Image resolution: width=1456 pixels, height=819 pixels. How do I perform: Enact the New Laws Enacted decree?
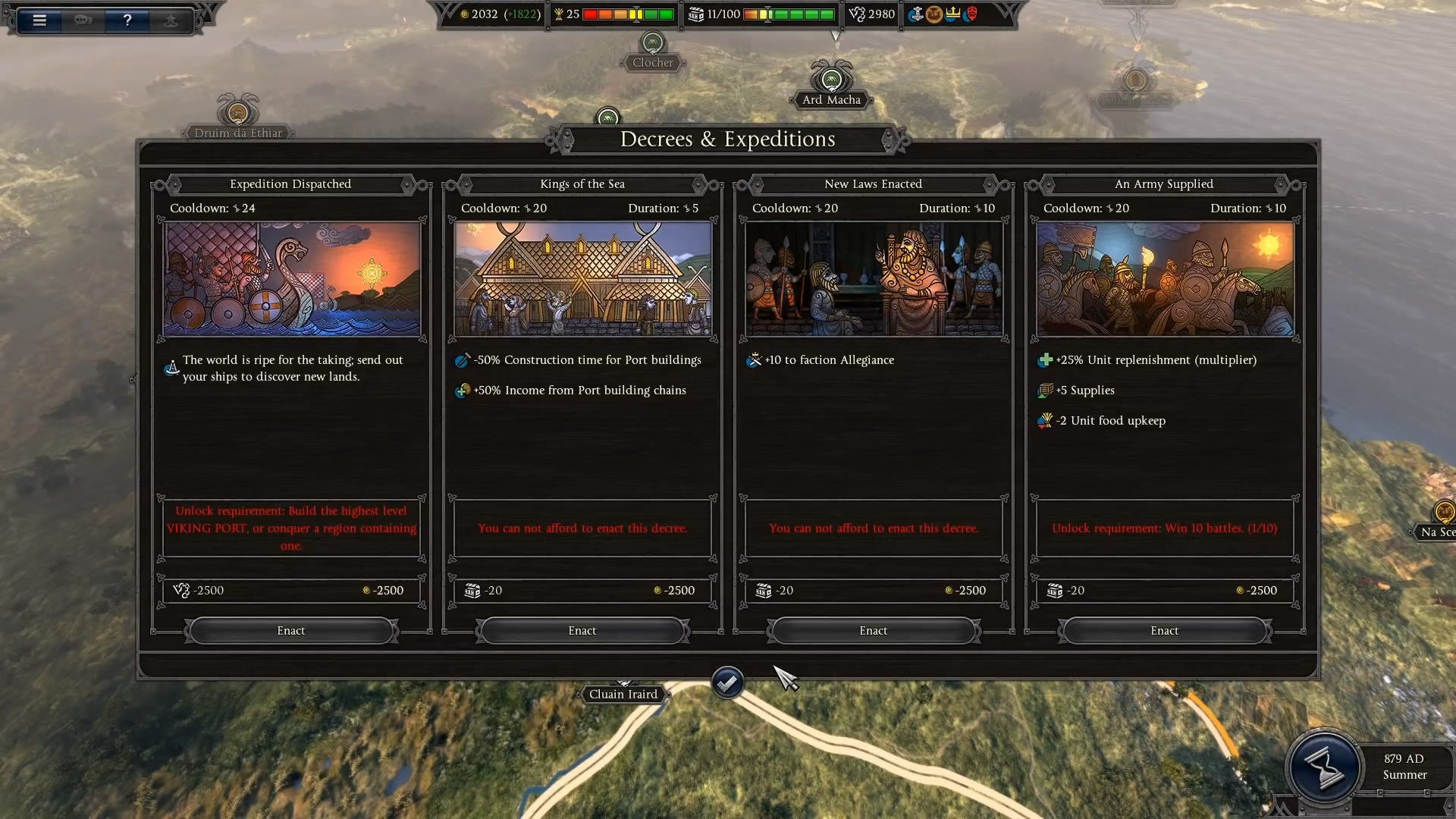[874, 630]
